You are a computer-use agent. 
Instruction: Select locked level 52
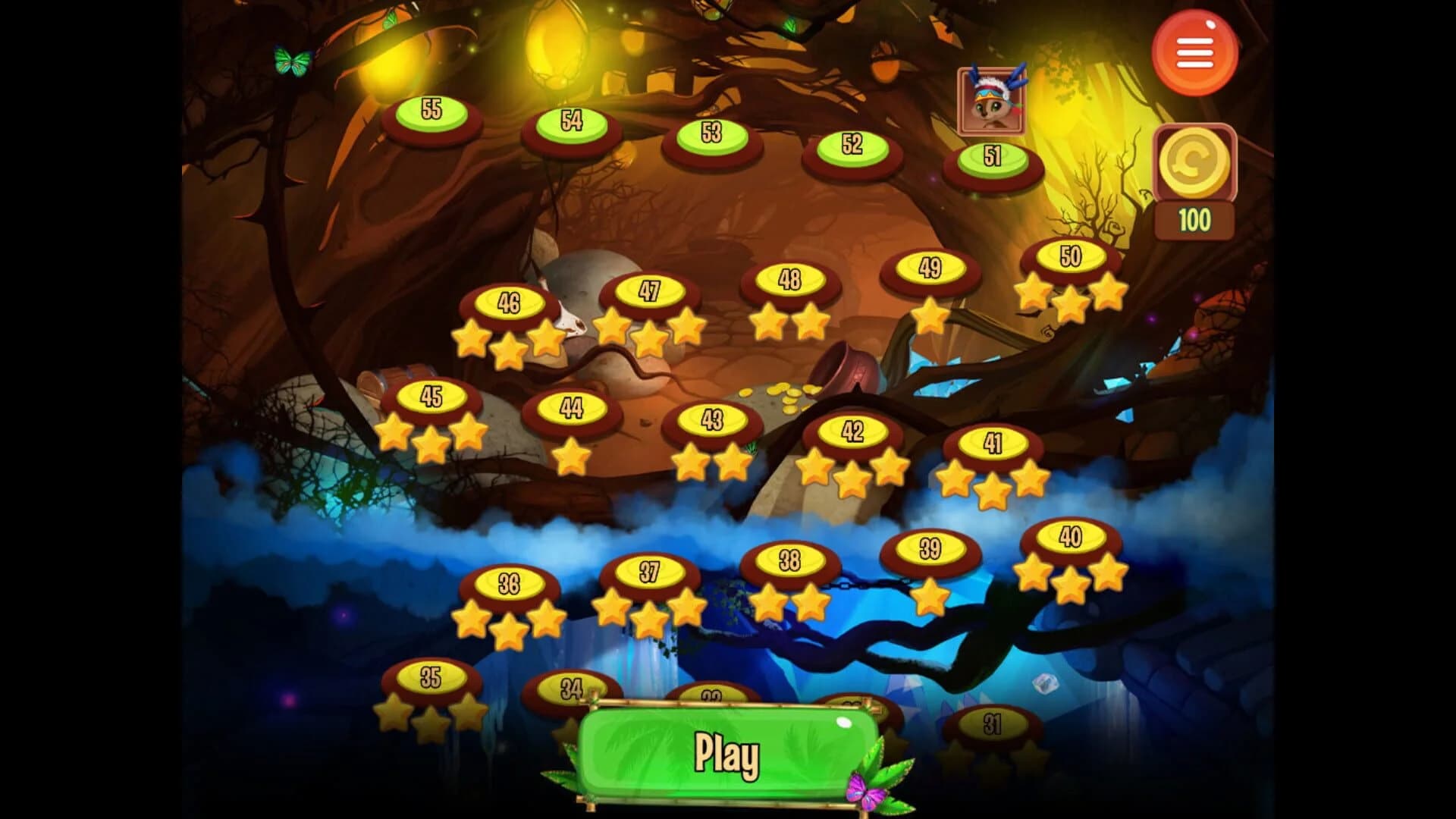(852, 146)
